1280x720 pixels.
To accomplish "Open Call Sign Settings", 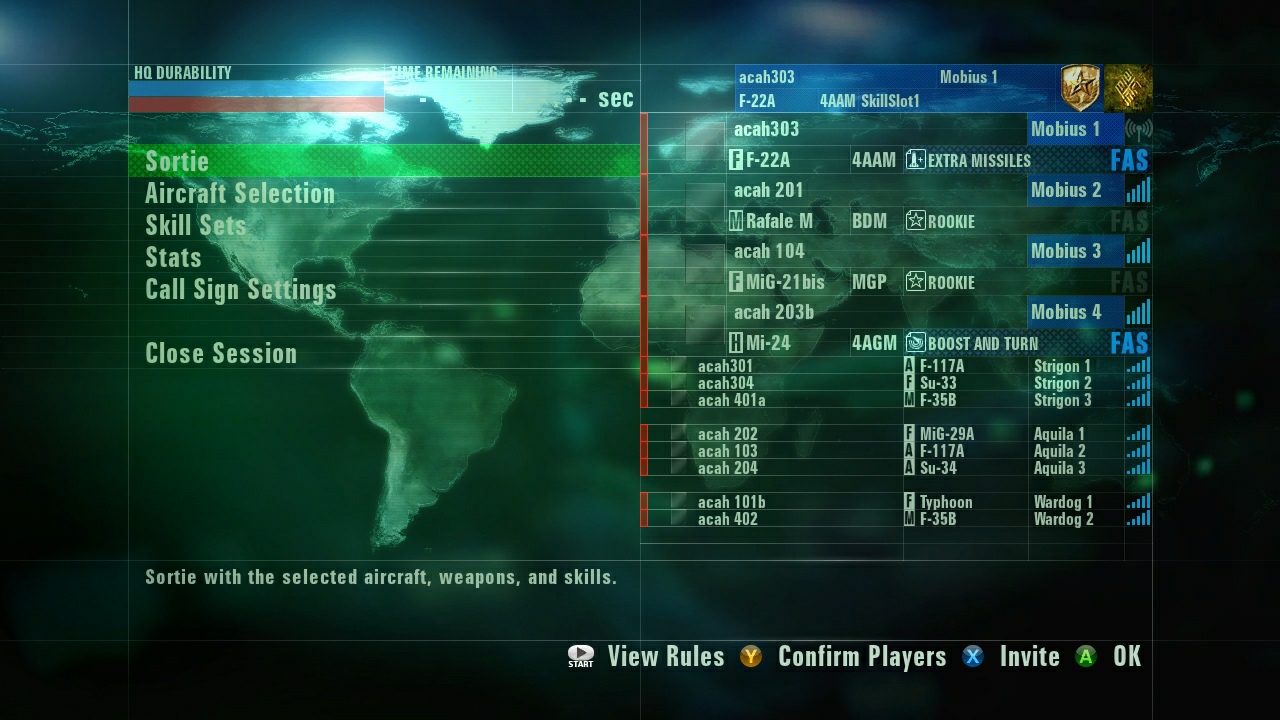I will (241, 290).
